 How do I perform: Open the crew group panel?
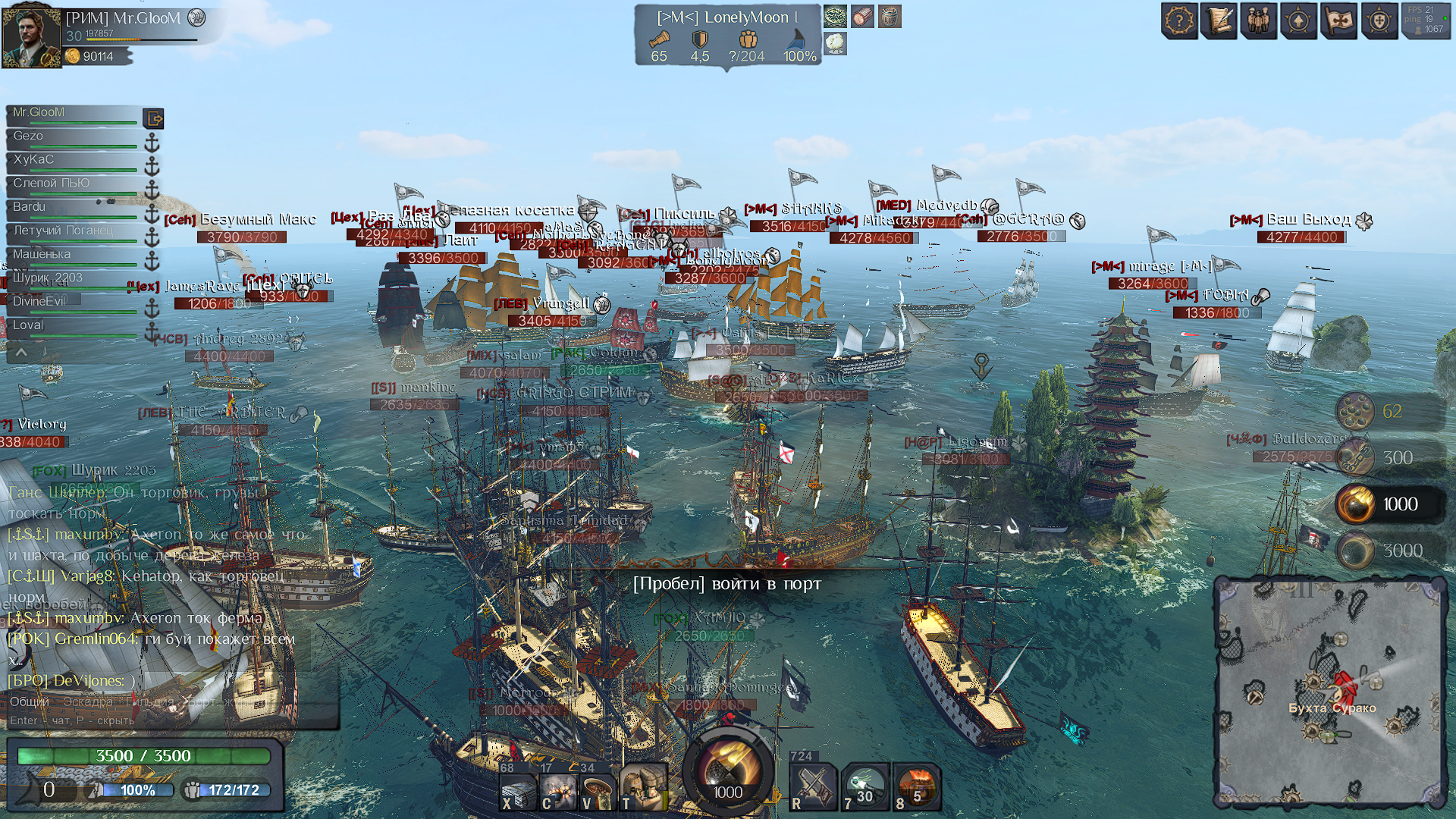(1259, 20)
